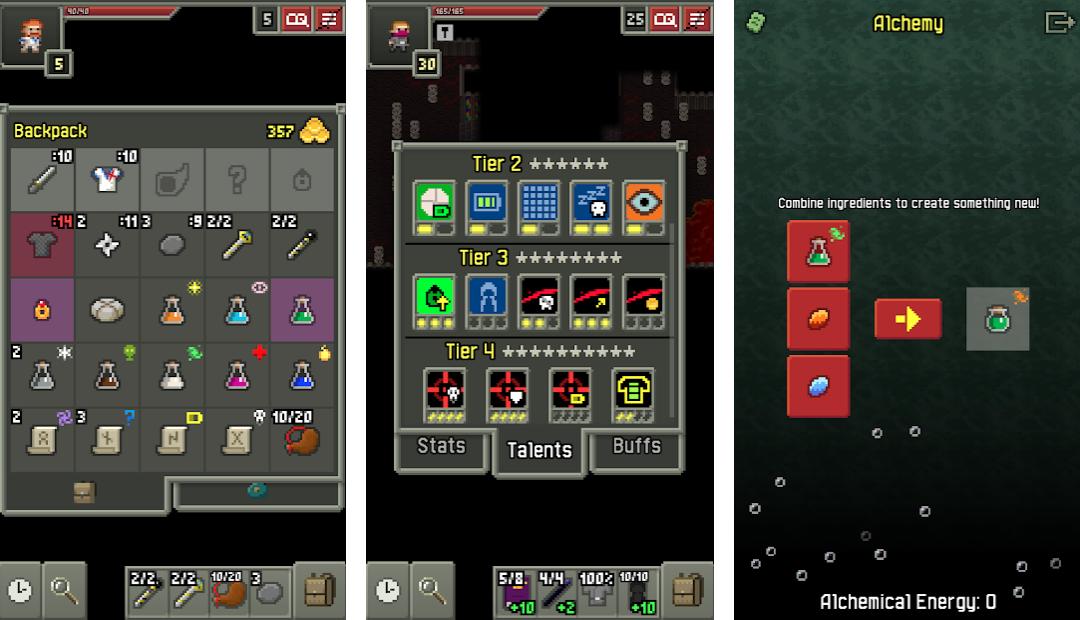This screenshot has width=1080, height=620.
Task: Click the red arrow combine button
Action: coord(907,319)
